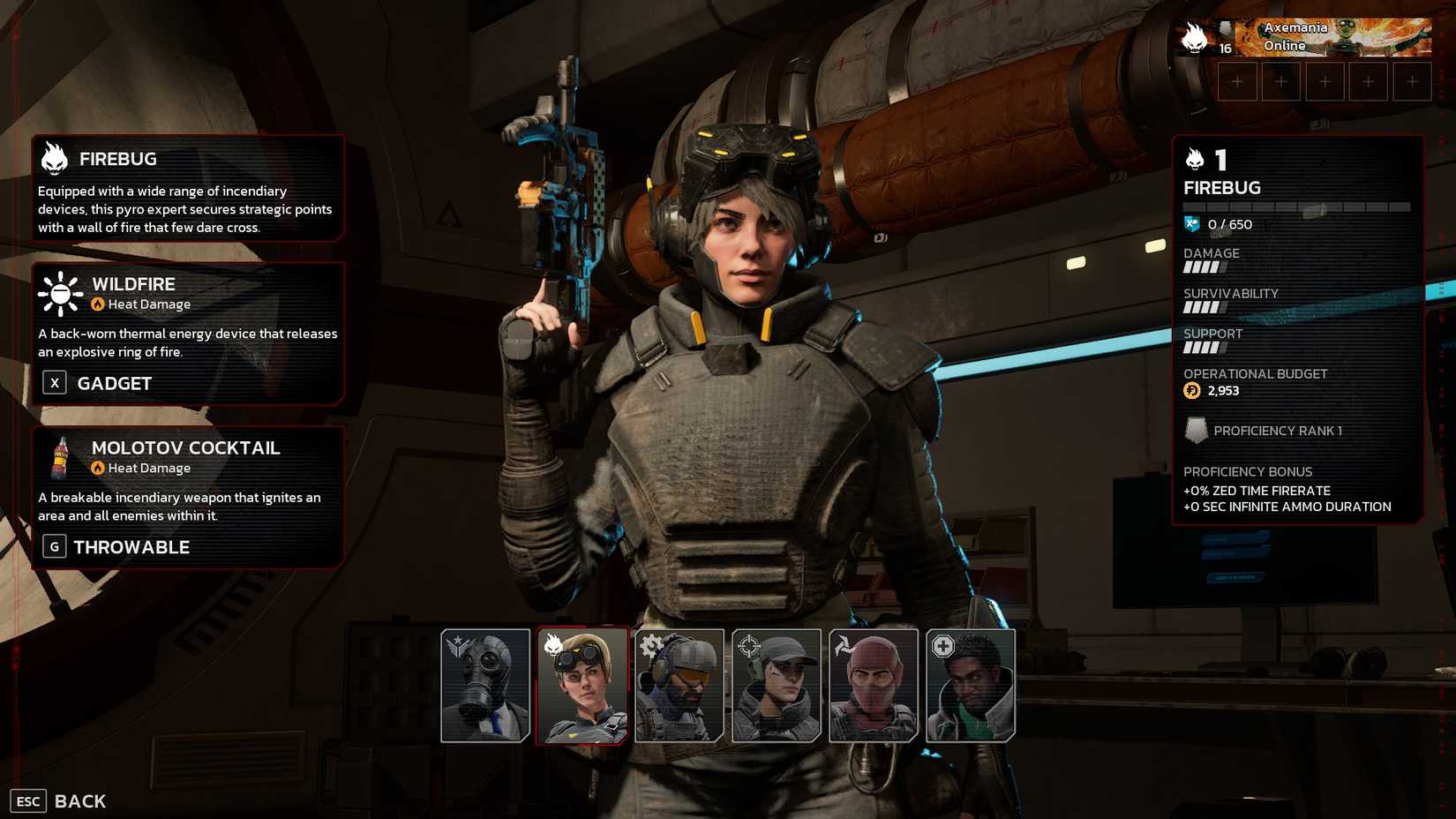
Task: Toggle the G keybind for the Molotov throwable
Action: click(x=54, y=546)
